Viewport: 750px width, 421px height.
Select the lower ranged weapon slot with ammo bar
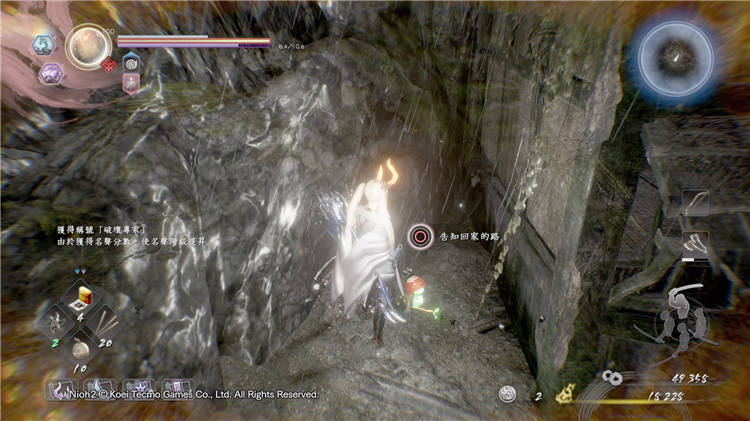tap(695, 243)
